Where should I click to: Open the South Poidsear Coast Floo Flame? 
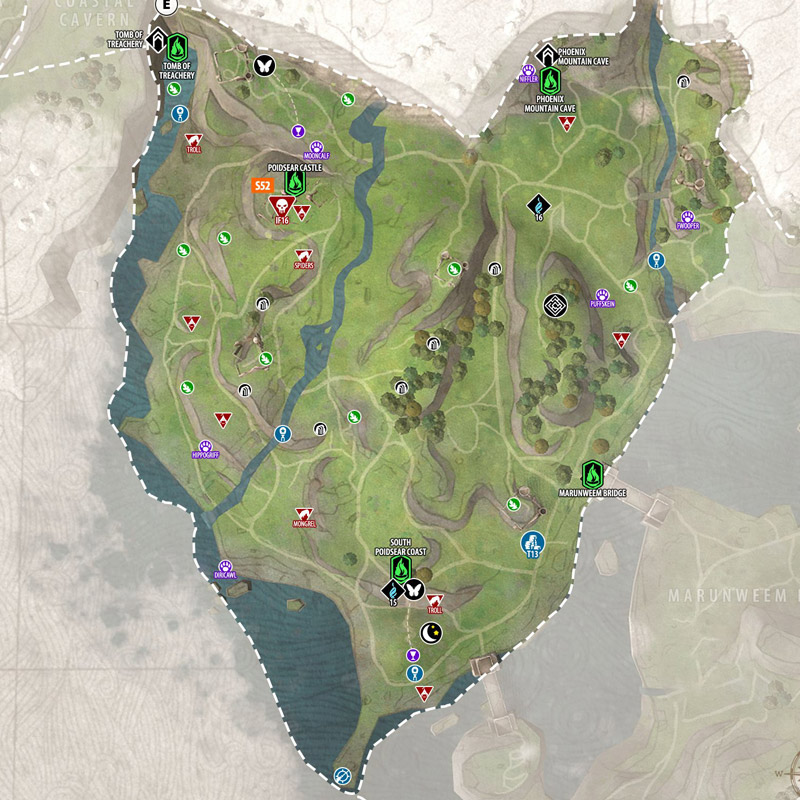click(400, 569)
